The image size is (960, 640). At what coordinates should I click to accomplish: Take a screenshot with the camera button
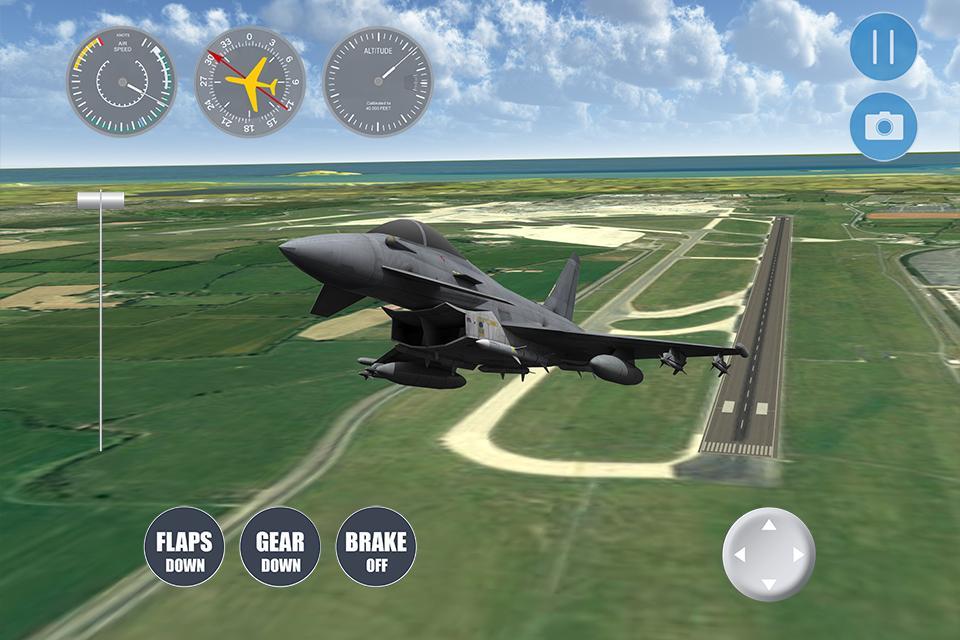883,125
